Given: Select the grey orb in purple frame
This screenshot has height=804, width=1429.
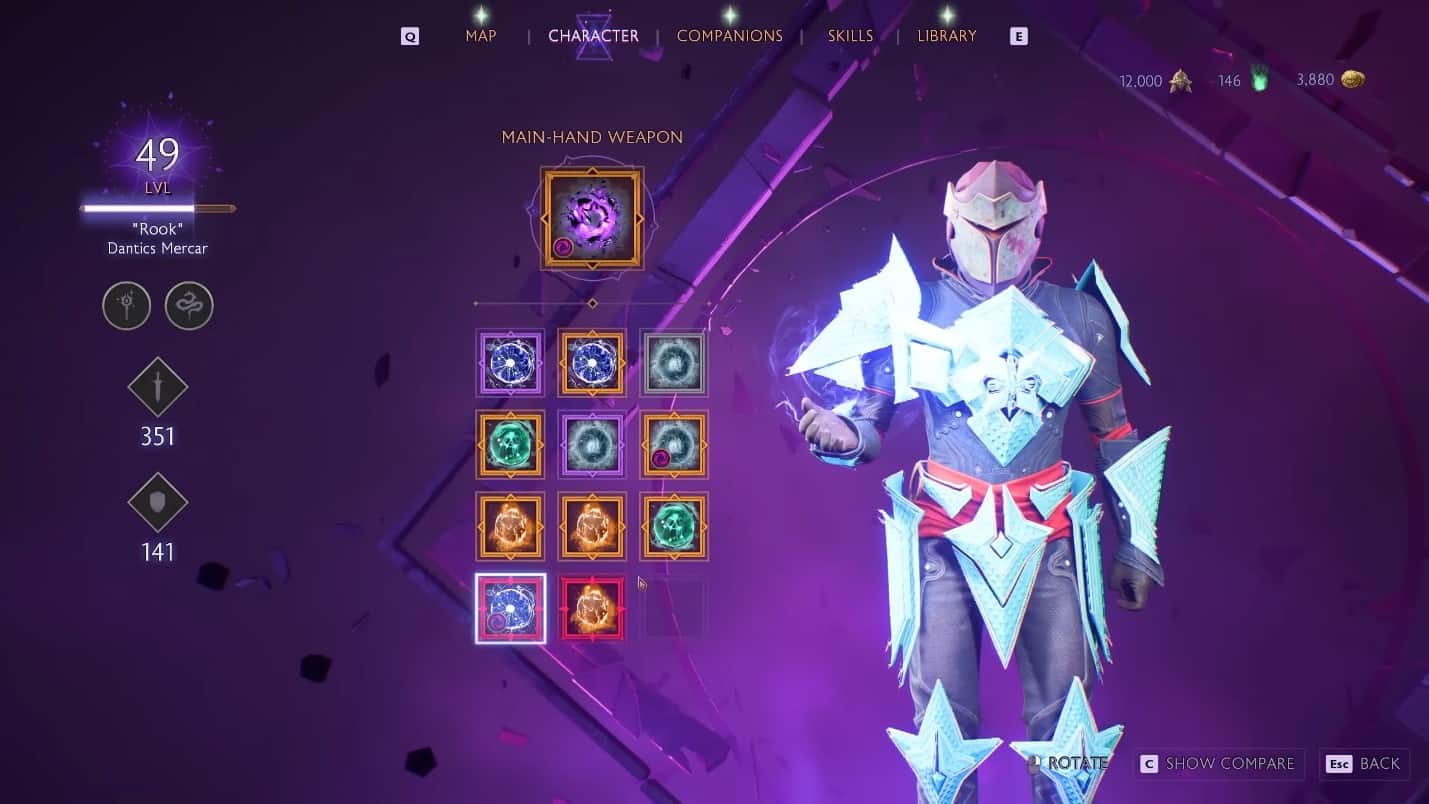Looking at the screenshot, I should [x=592, y=444].
